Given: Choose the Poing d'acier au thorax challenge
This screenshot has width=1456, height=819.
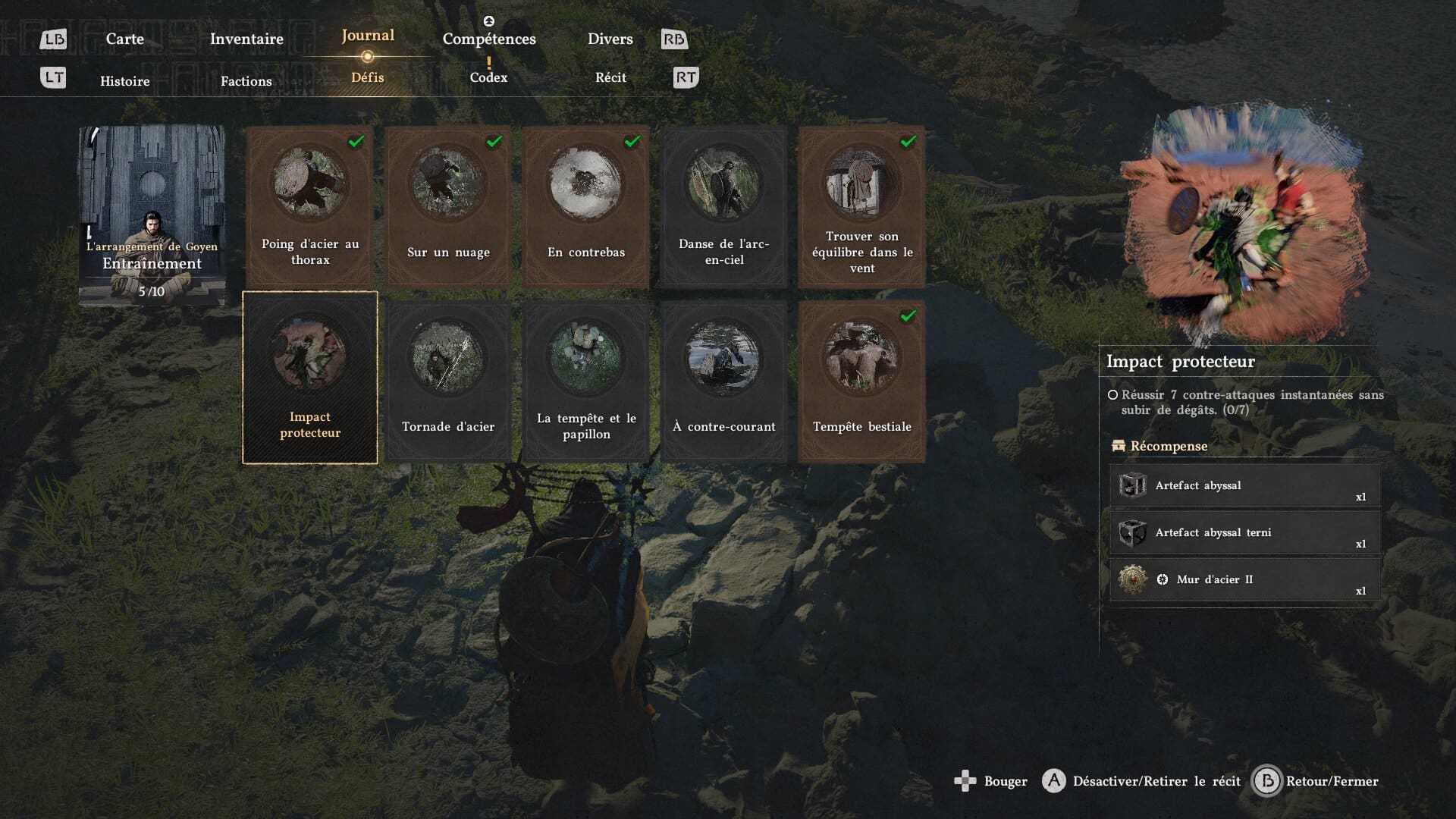Looking at the screenshot, I should pyautogui.click(x=310, y=206).
